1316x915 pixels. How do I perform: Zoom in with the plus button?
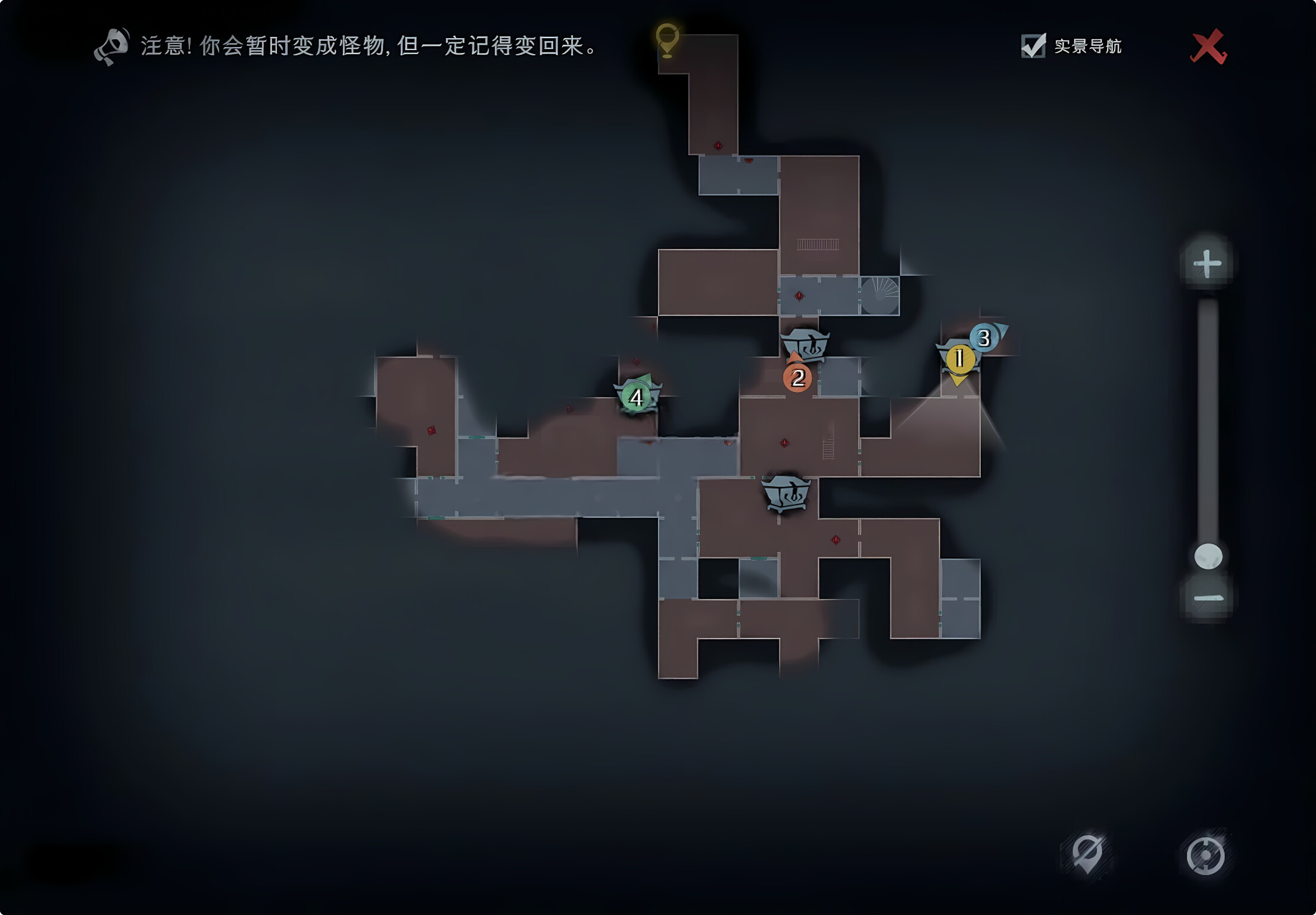click(x=1207, y=263)
